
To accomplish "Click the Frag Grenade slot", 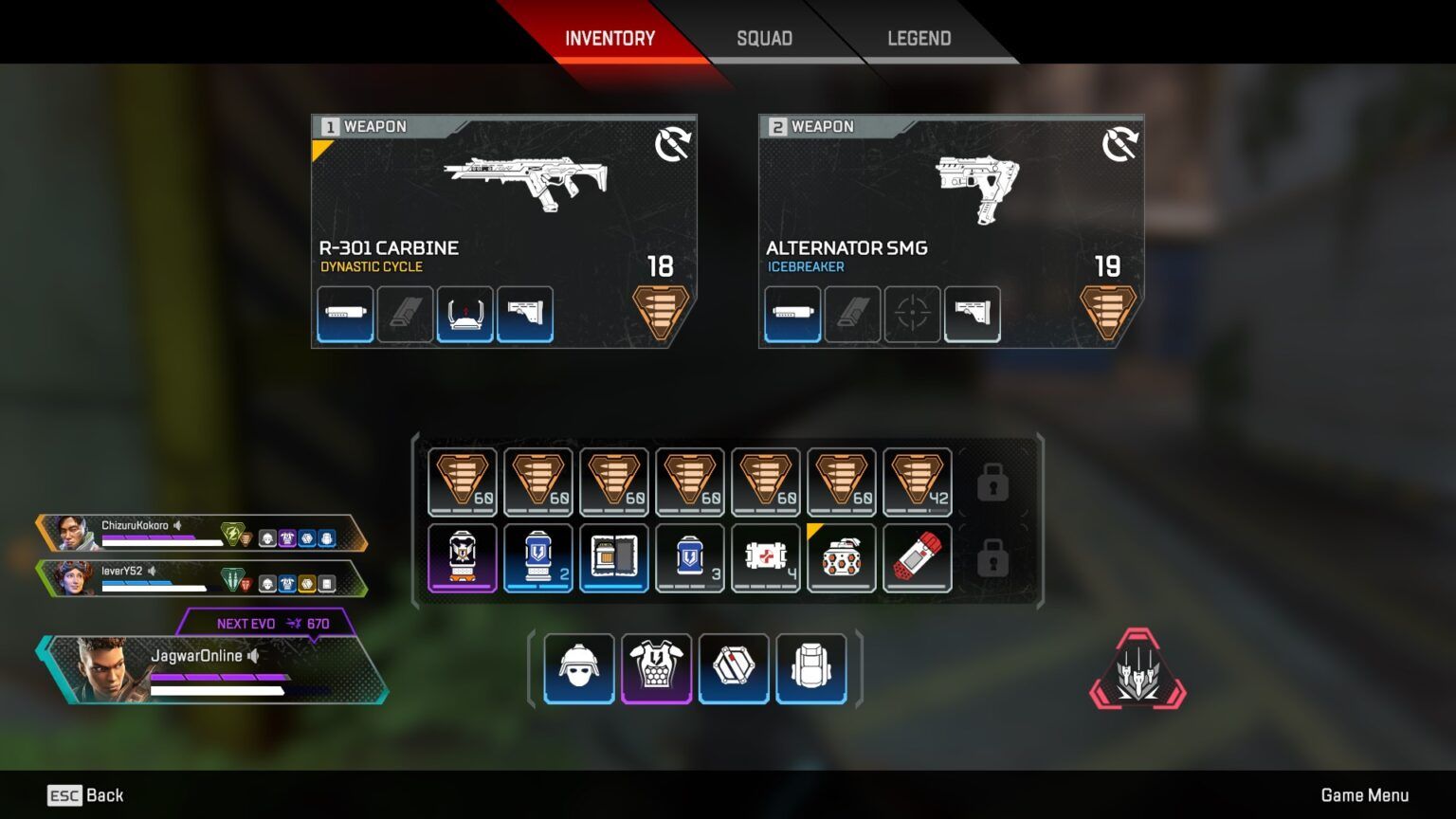I will click(x=841, y=557).
